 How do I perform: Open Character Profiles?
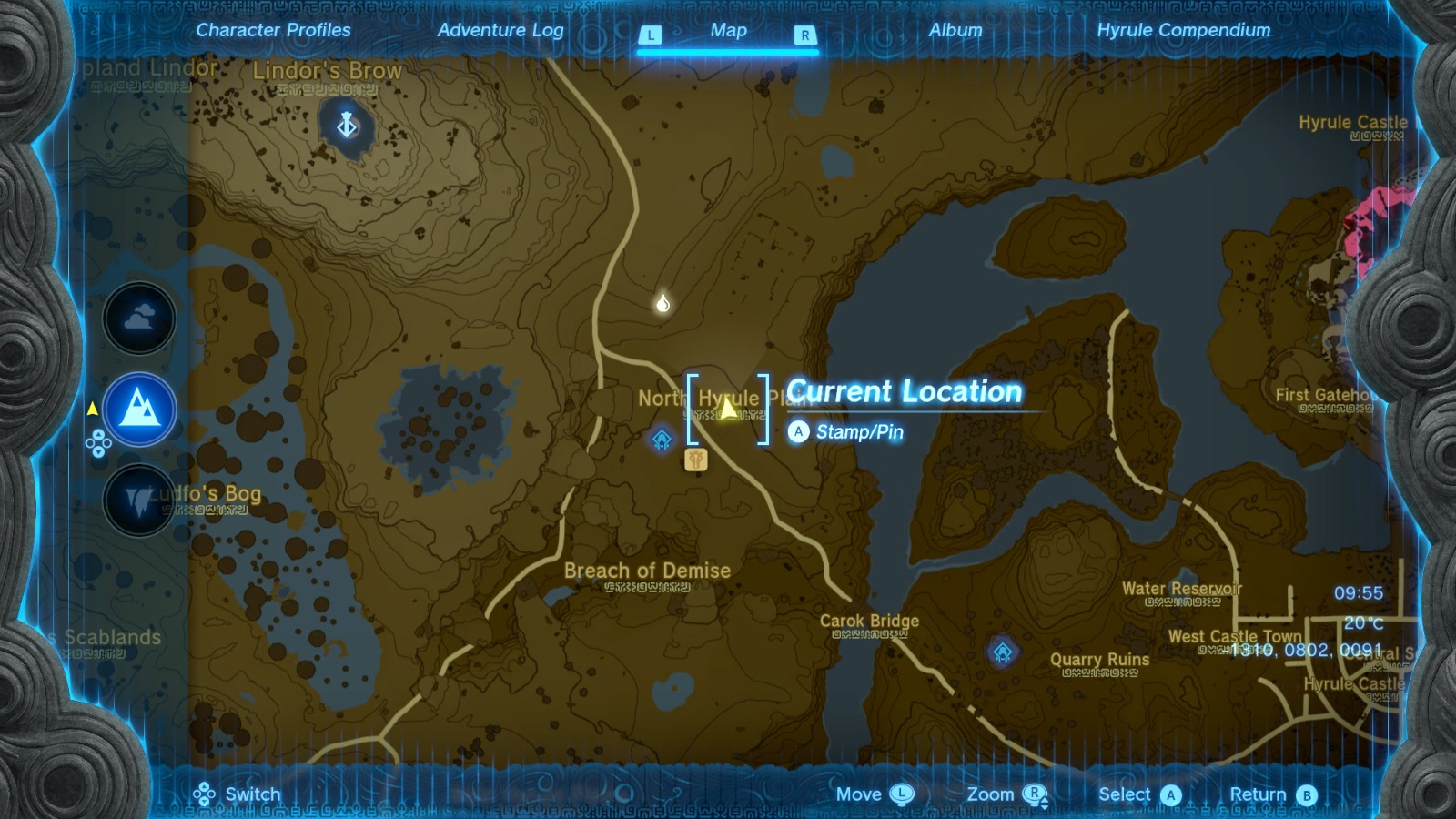(273, 30)
